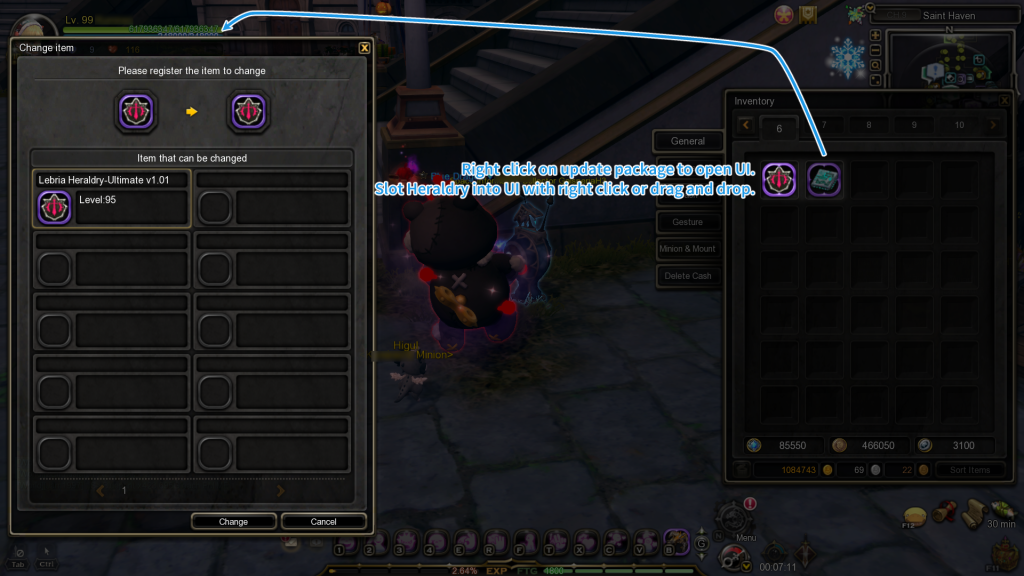Select Lebria Heraldry-Ultimate v1.01 entry
This screenshot has height=576, width=1024.
111,198
